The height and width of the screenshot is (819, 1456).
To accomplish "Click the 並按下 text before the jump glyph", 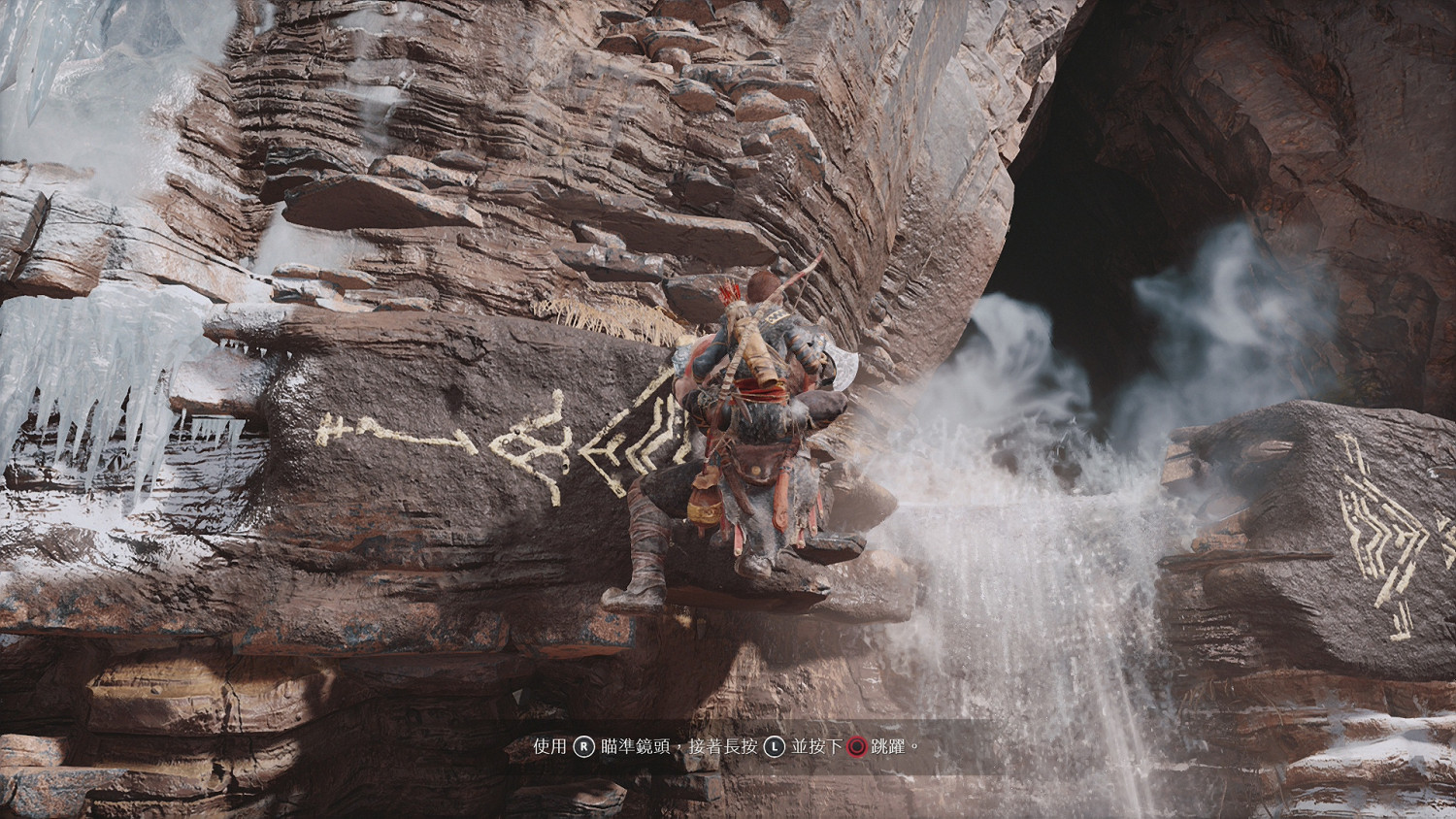I will [814, 747].
